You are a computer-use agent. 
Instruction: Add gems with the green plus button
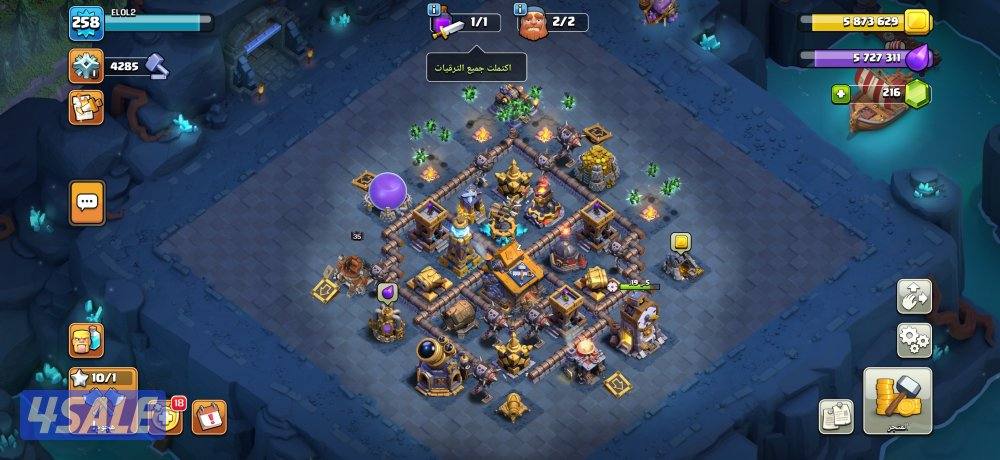click(842, 94)
